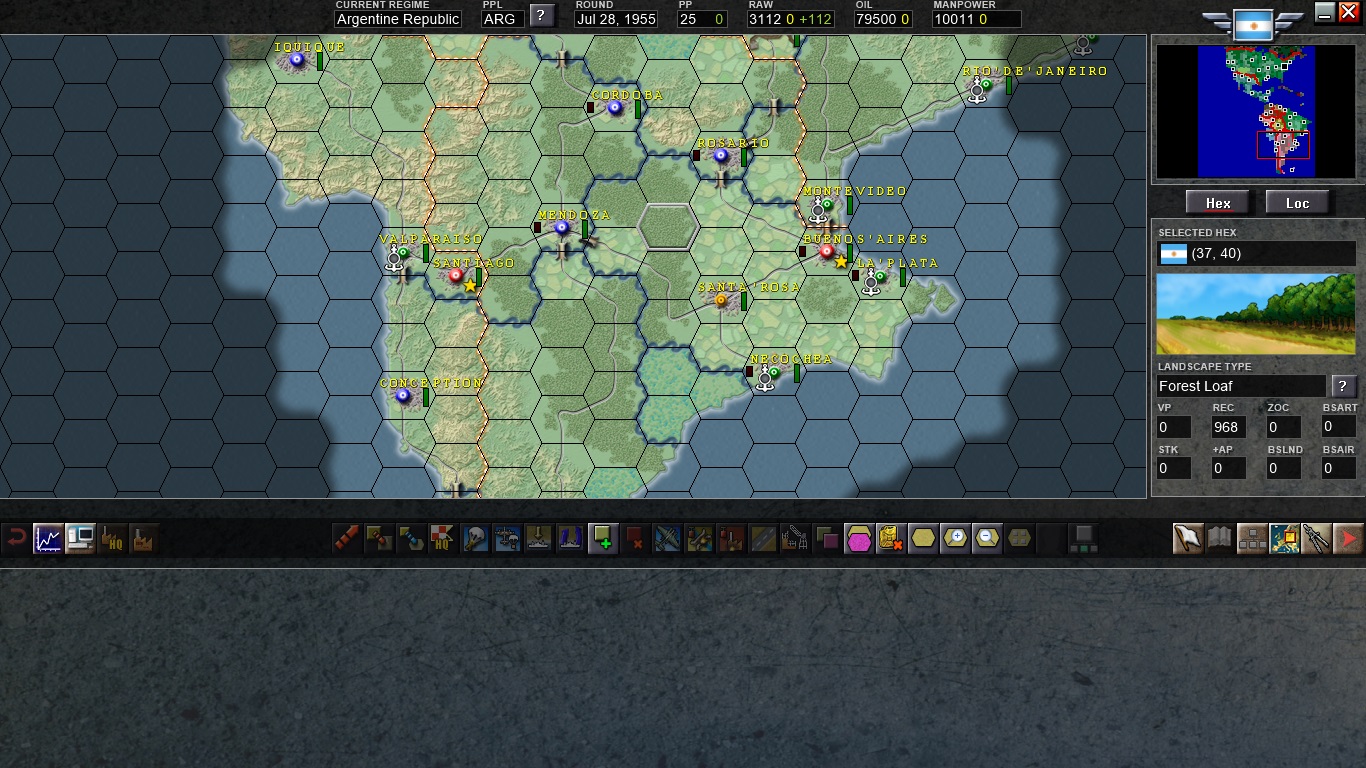Click the Undo arrow icon
Screen dimensions: 1366x768
[17, 538]
